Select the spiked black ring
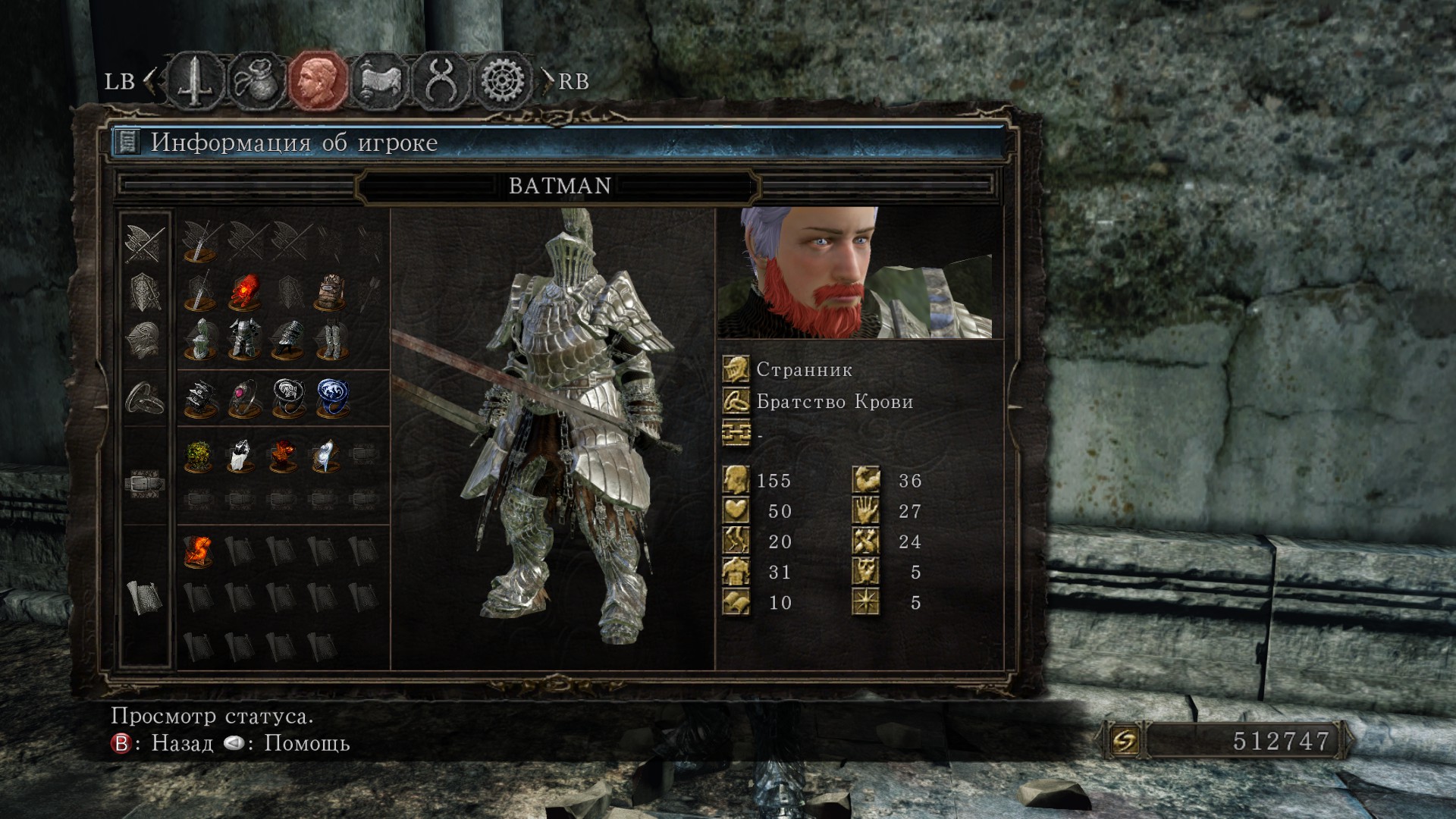 [201, 399]
